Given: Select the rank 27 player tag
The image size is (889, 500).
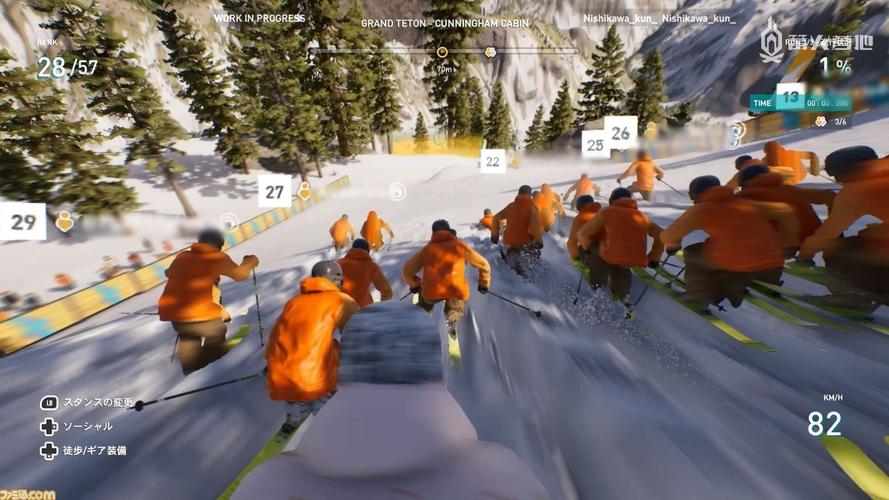Looking at the screenshot, I should coord(275,190).
